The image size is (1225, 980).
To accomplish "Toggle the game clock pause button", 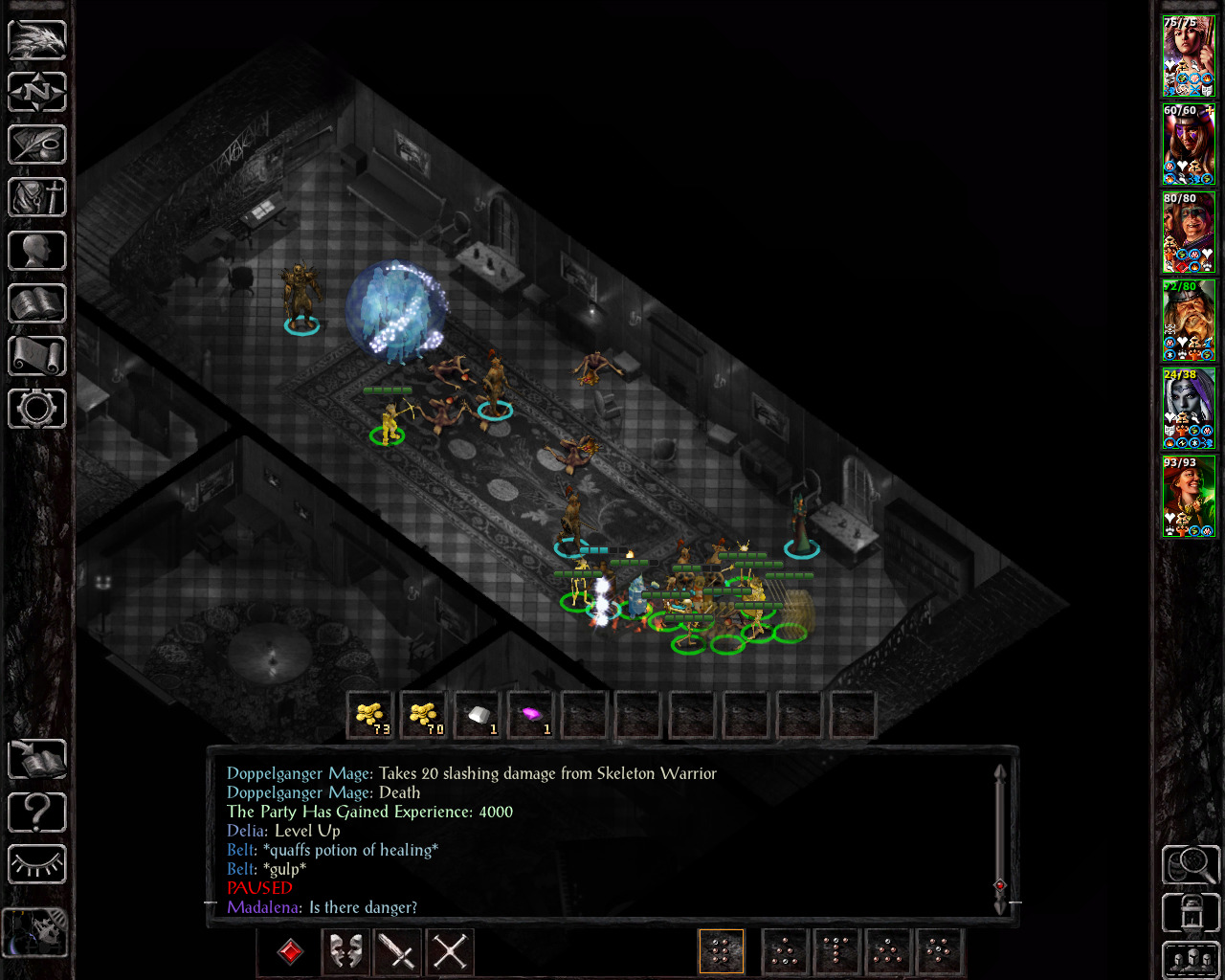I will point(35,931).
